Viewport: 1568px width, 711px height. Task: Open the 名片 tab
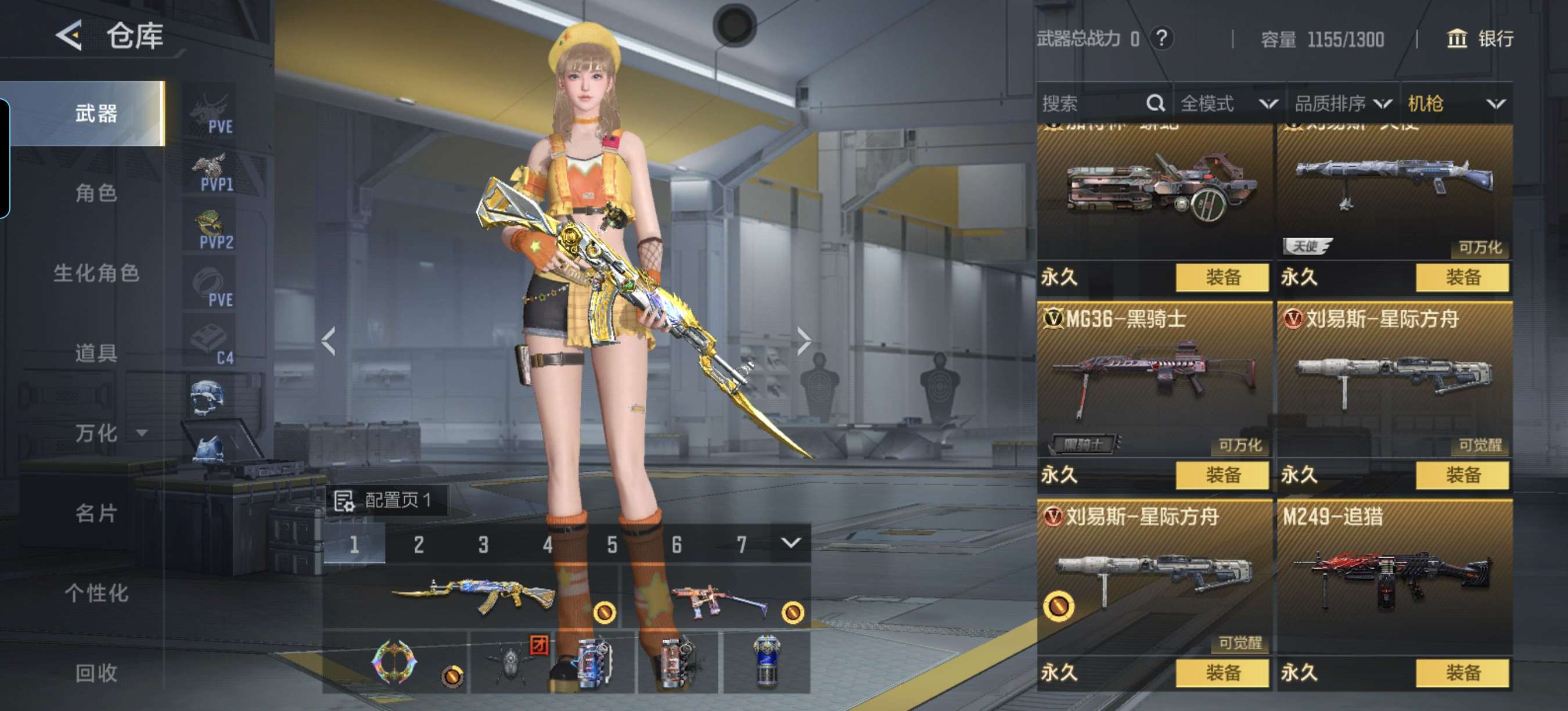coord(96,512)
